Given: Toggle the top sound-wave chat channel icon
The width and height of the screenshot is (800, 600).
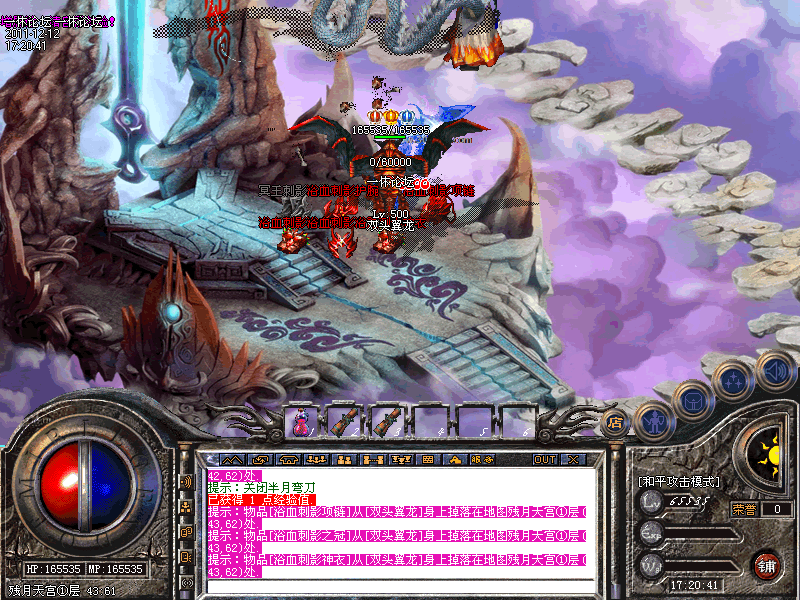Looking at the screenshot, I should [x=187, y=482].
